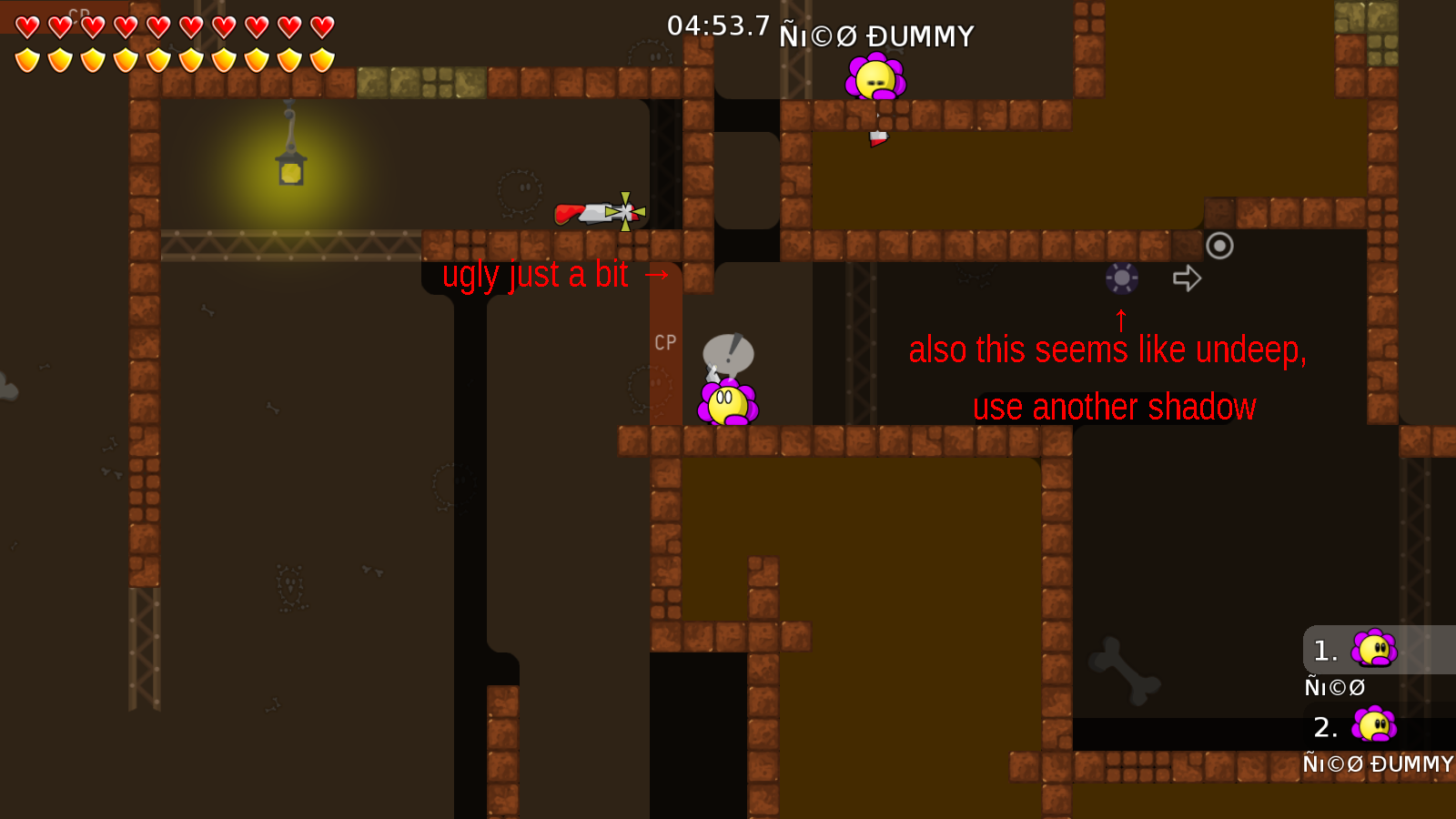Click the ninja star beside the gun
1456x819 pixels.
625,212
